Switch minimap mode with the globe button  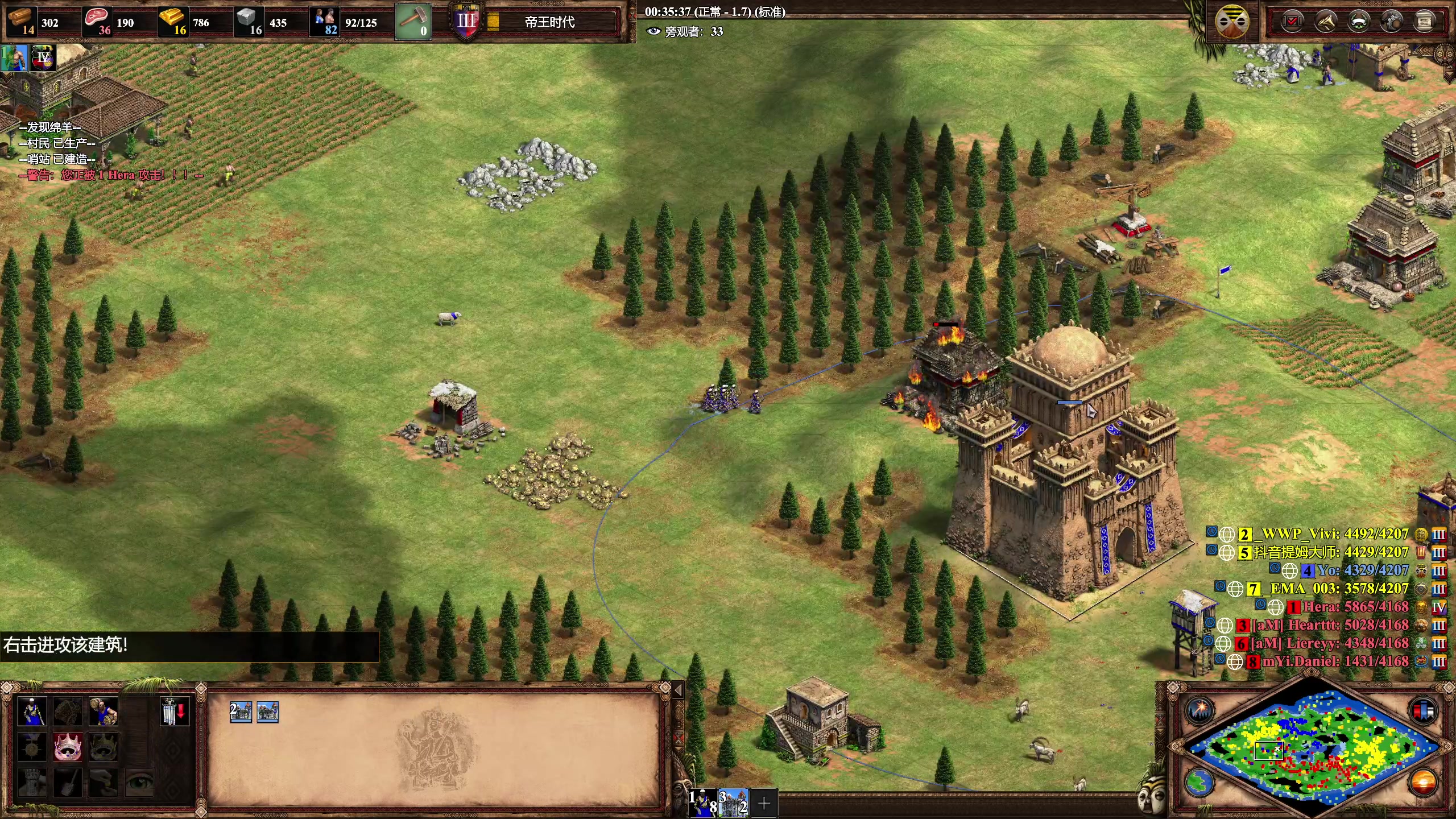[x=1200, y=783]
